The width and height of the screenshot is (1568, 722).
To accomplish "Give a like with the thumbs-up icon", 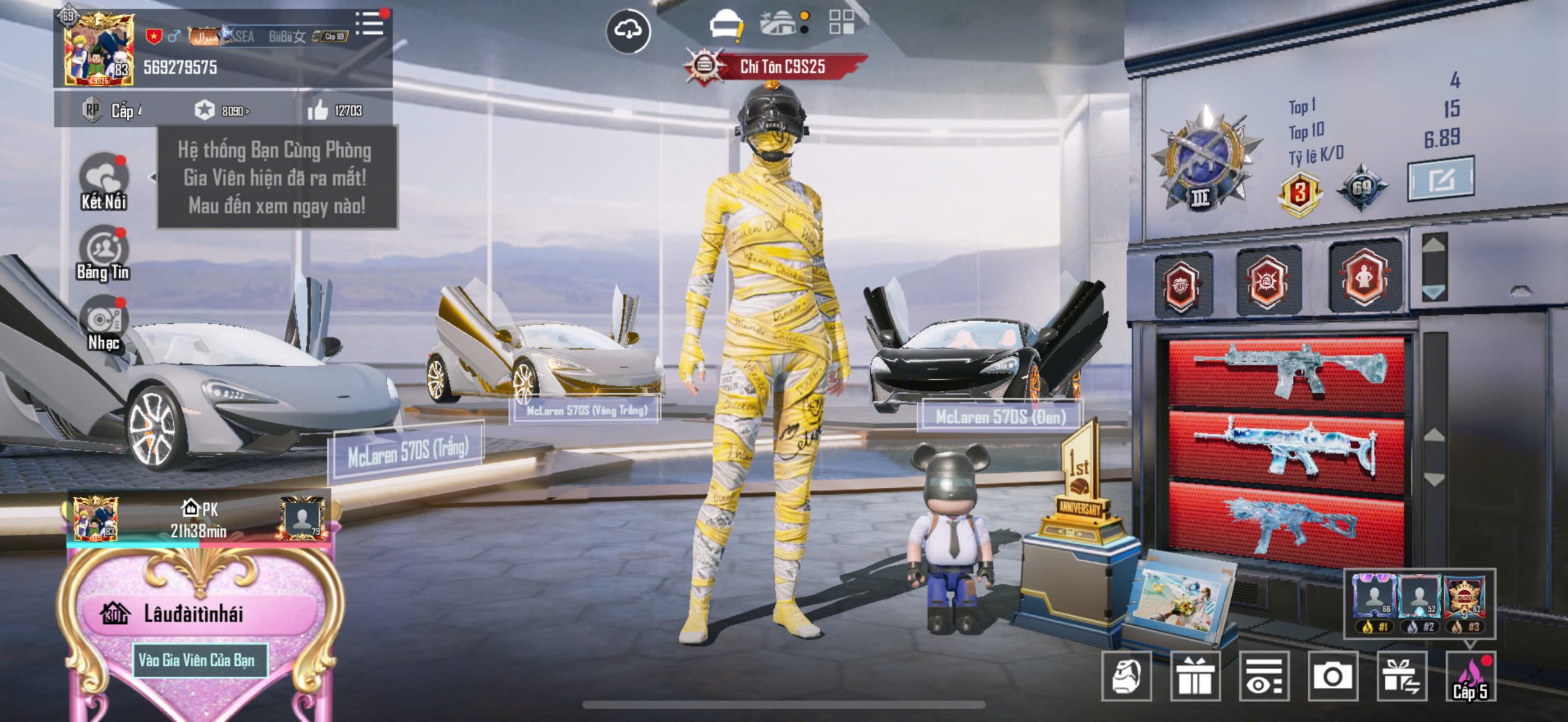I will (x=318, y=111).
